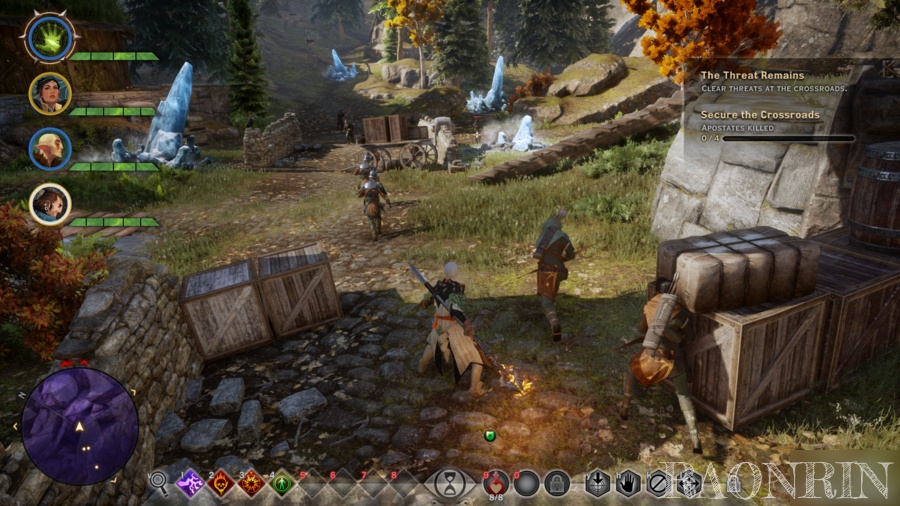Use the health potion slot
900x506 pixels.
(x=496, y=484)
